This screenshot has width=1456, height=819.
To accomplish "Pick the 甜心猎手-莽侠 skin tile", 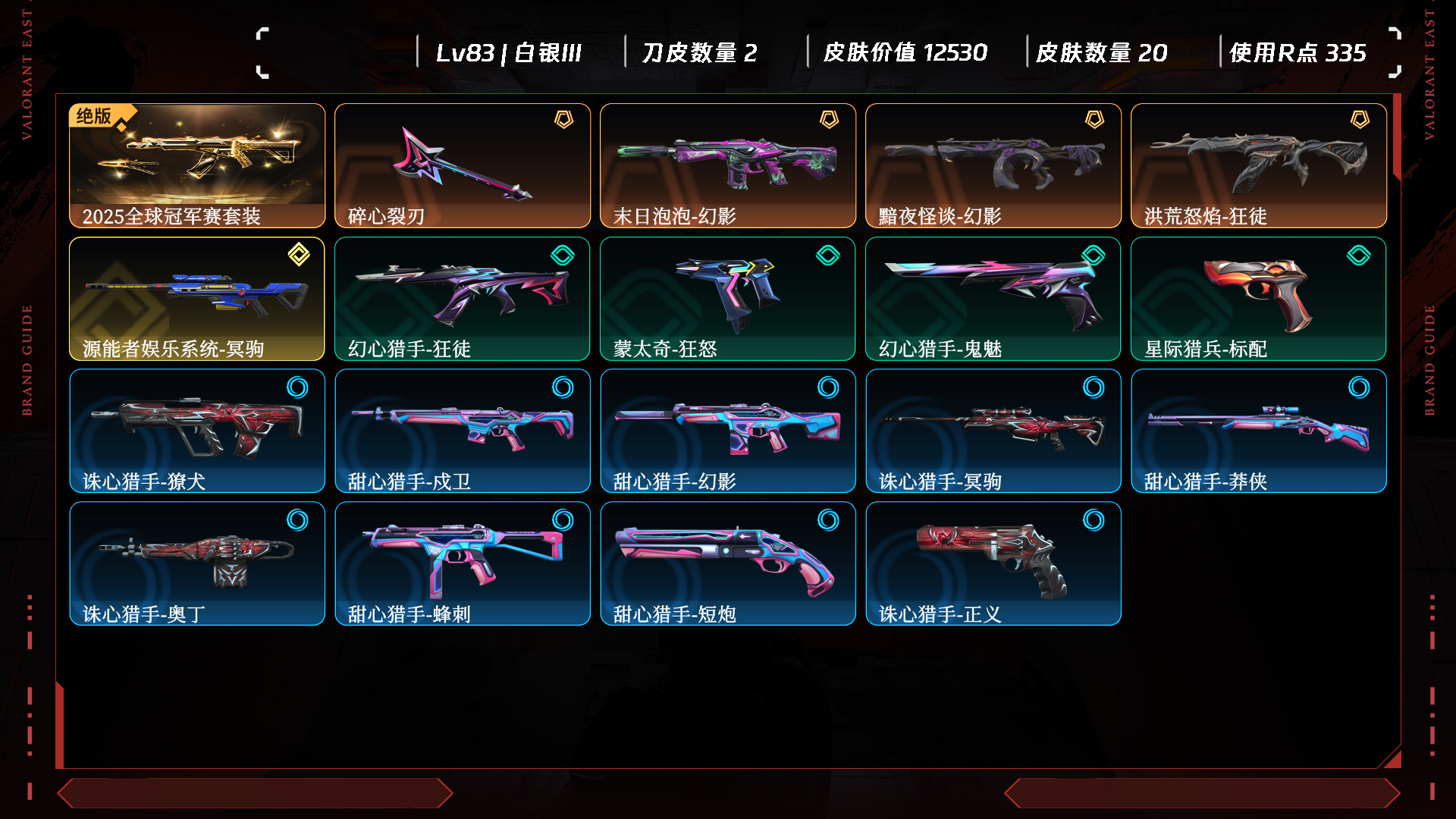I will 1259,431.
